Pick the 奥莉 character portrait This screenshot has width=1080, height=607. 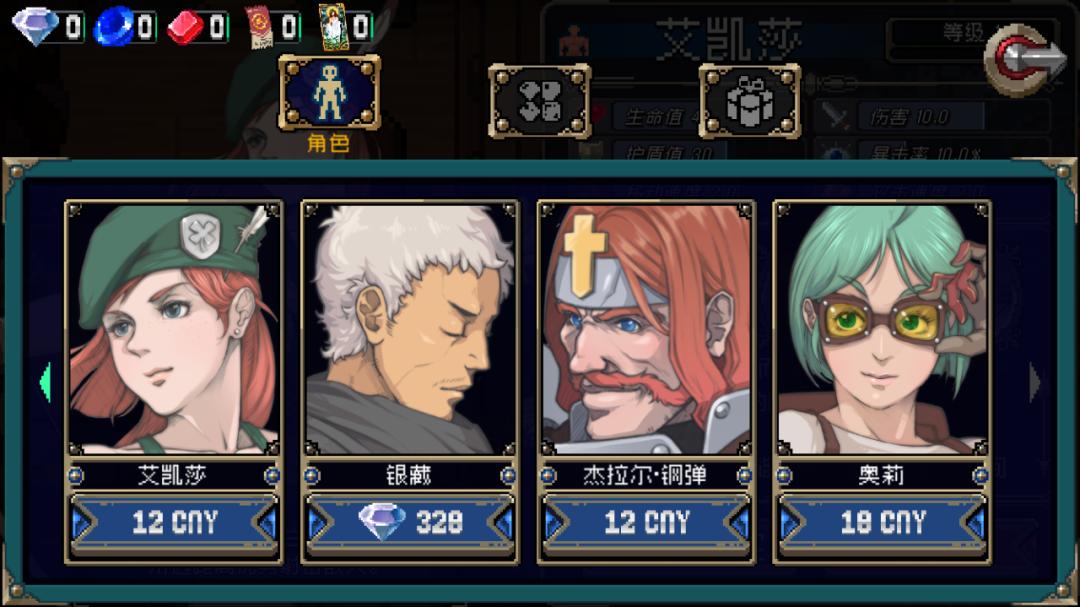[882, 328]
